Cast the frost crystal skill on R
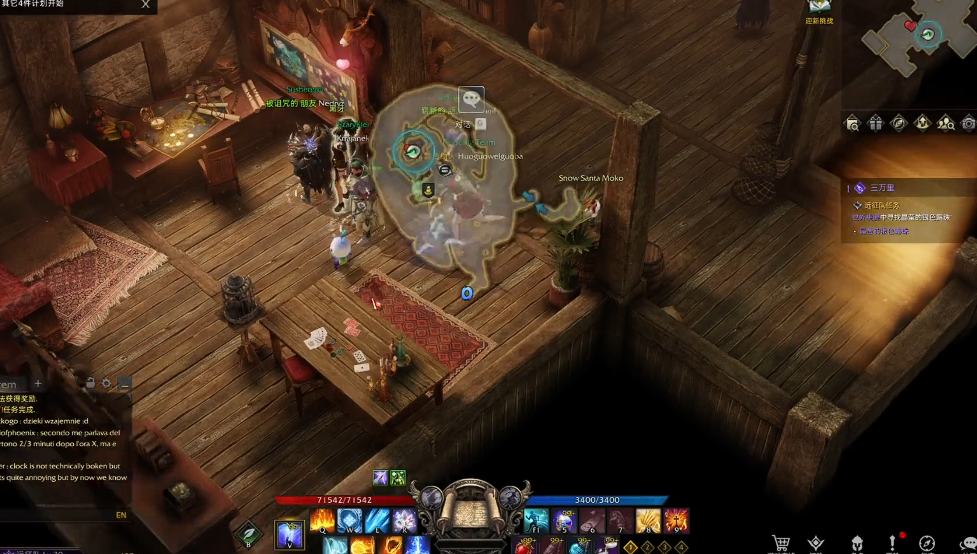 (x=403, y=520)
